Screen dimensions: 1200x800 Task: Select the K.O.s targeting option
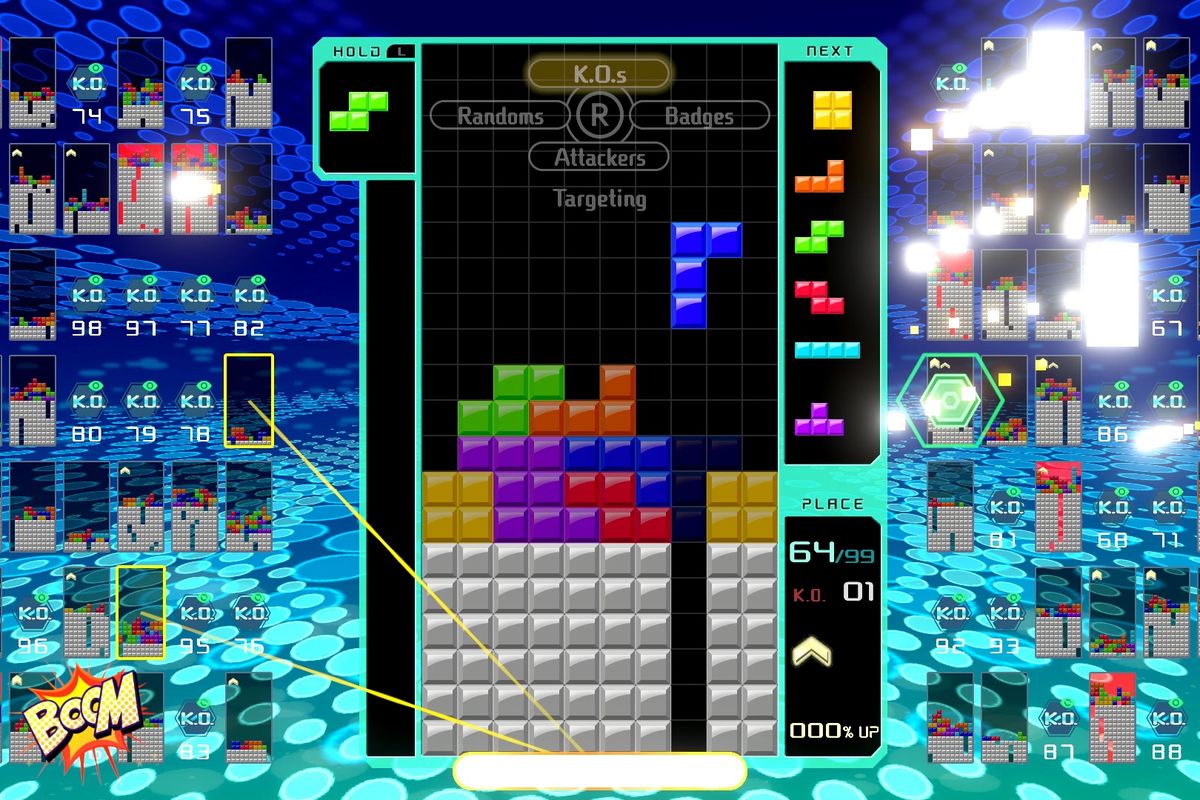[598, 73]
